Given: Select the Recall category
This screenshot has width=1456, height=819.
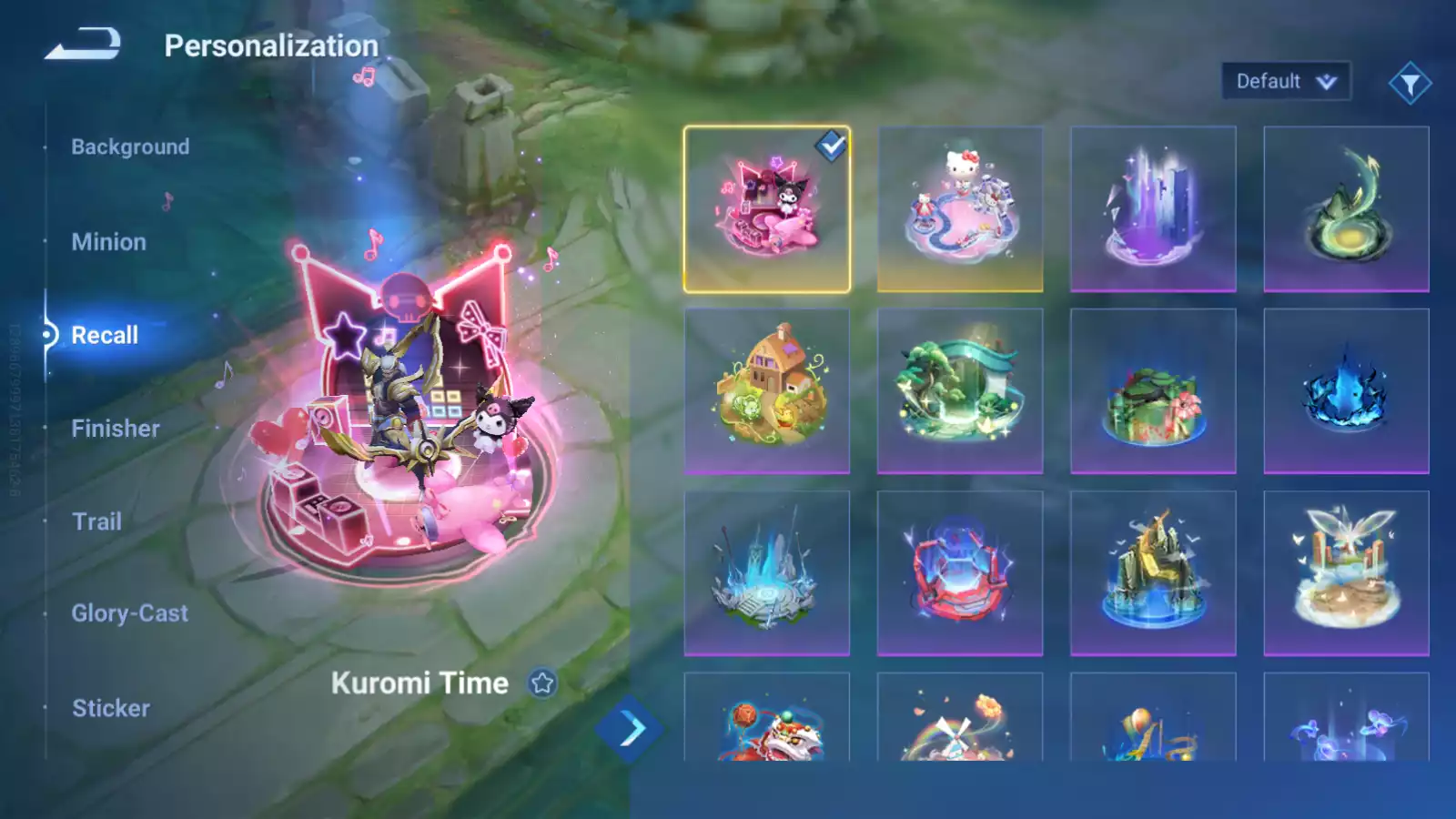Looking at the screenshot, I should tap(105, 335).
